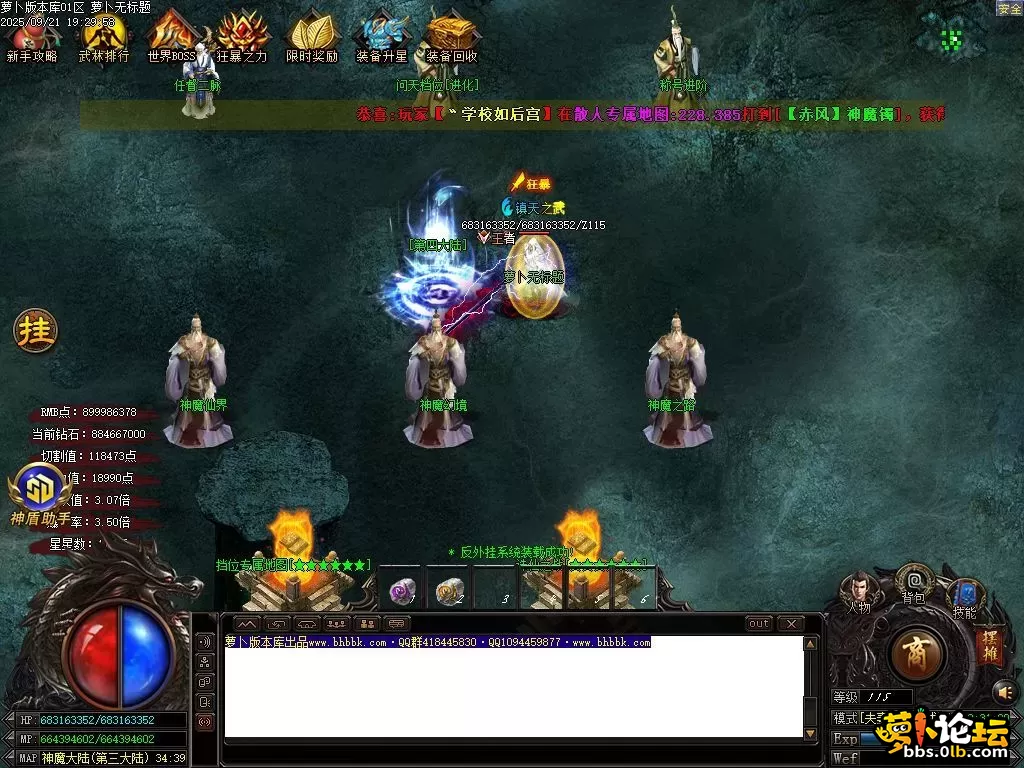
Task: Open the 背包 backpack
Action: point(913,581)
